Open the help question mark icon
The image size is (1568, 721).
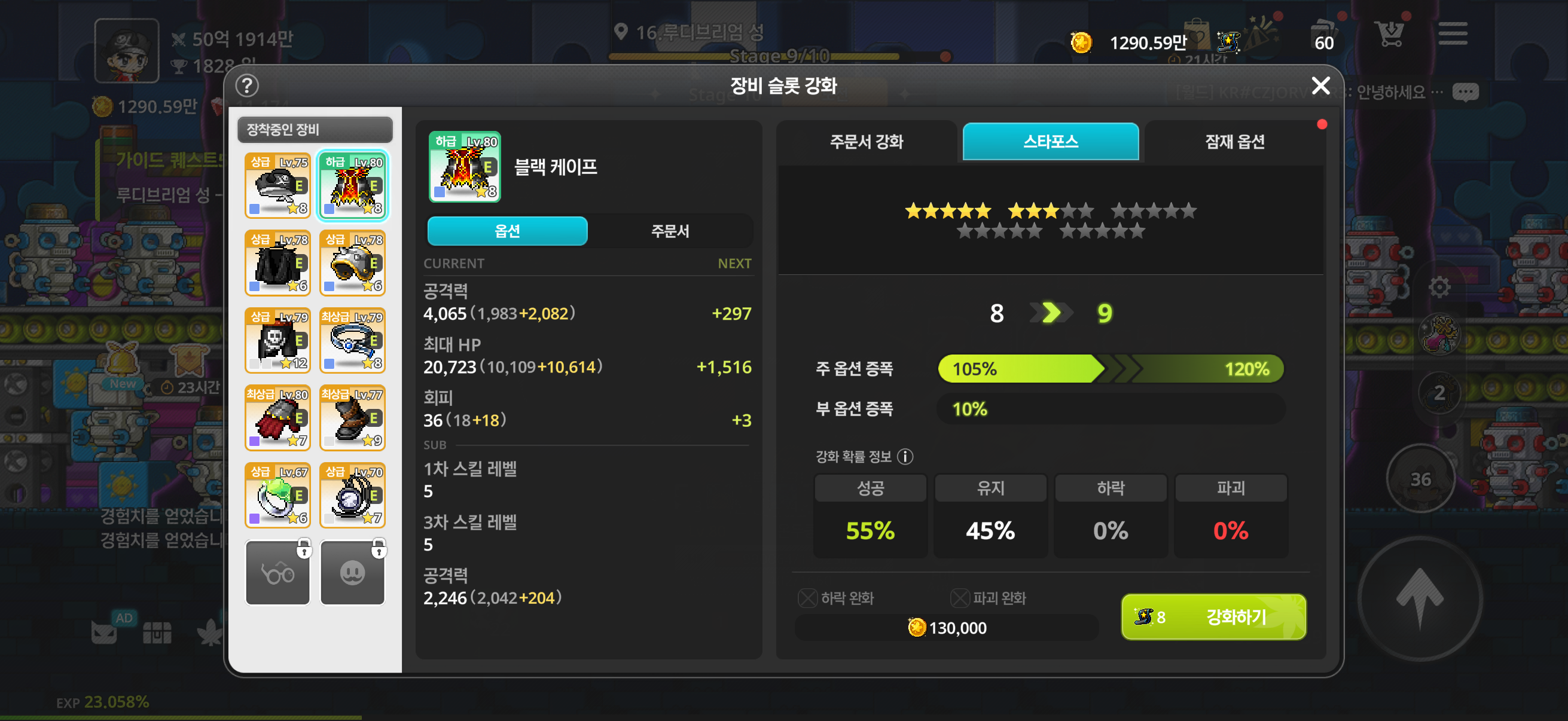coord(246,85)
